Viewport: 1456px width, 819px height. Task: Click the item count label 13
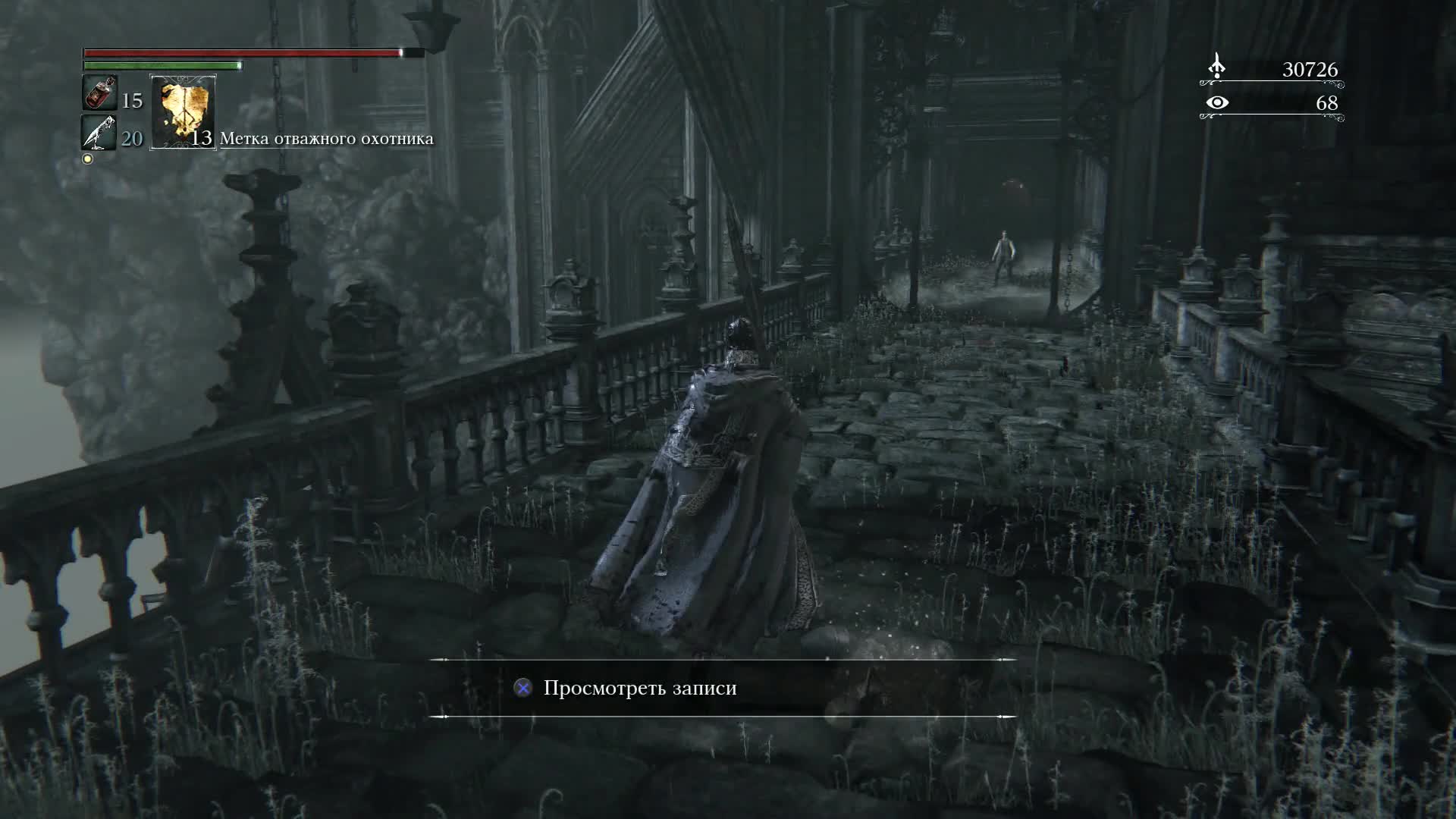(x=201, y=140)
